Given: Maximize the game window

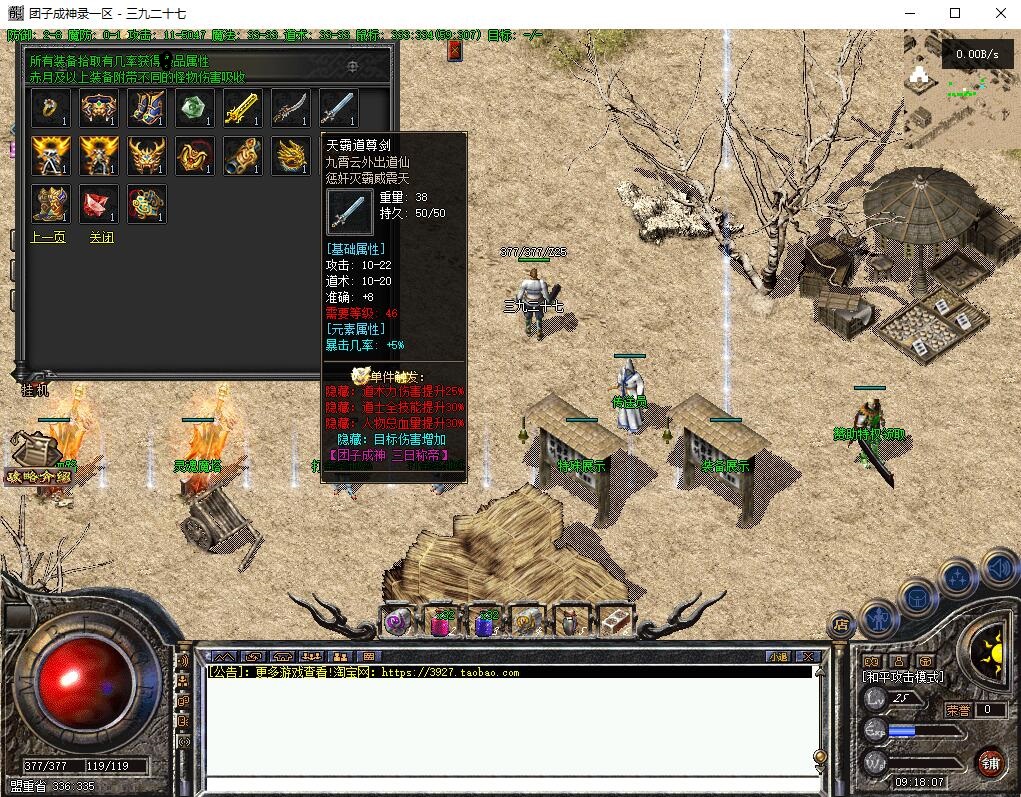Looking at the screenshot, I should 955,13.
